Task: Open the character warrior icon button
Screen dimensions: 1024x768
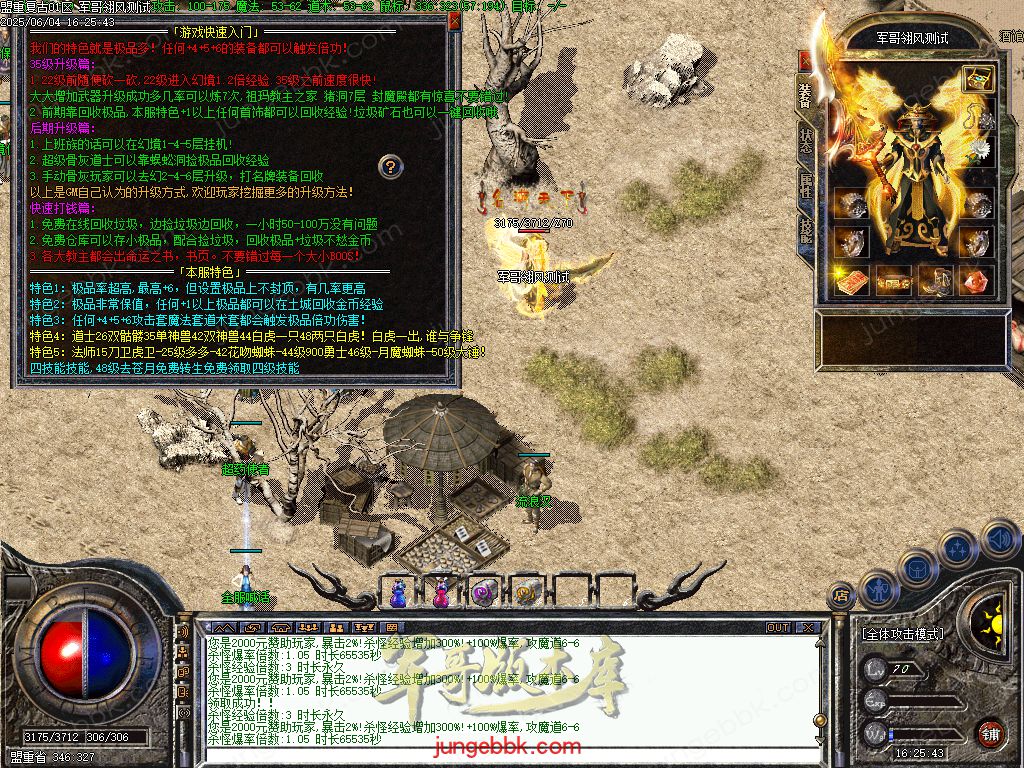Action: coord(879,590)
